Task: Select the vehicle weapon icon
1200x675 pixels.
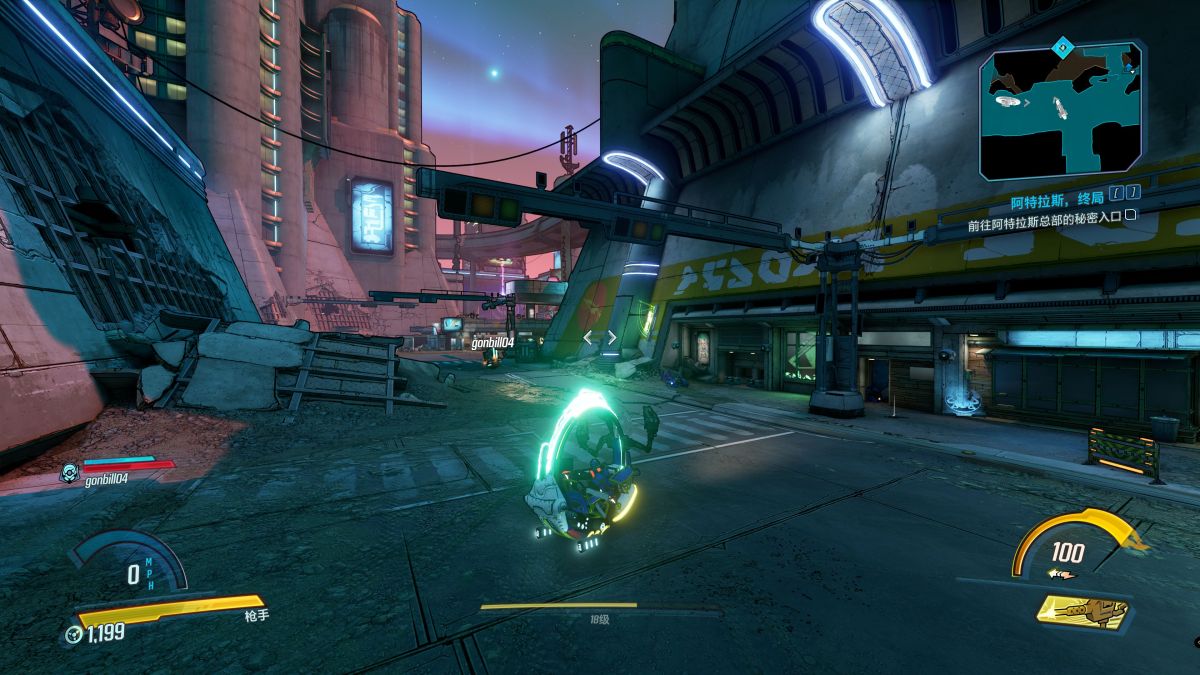Action: point(1082,611)
